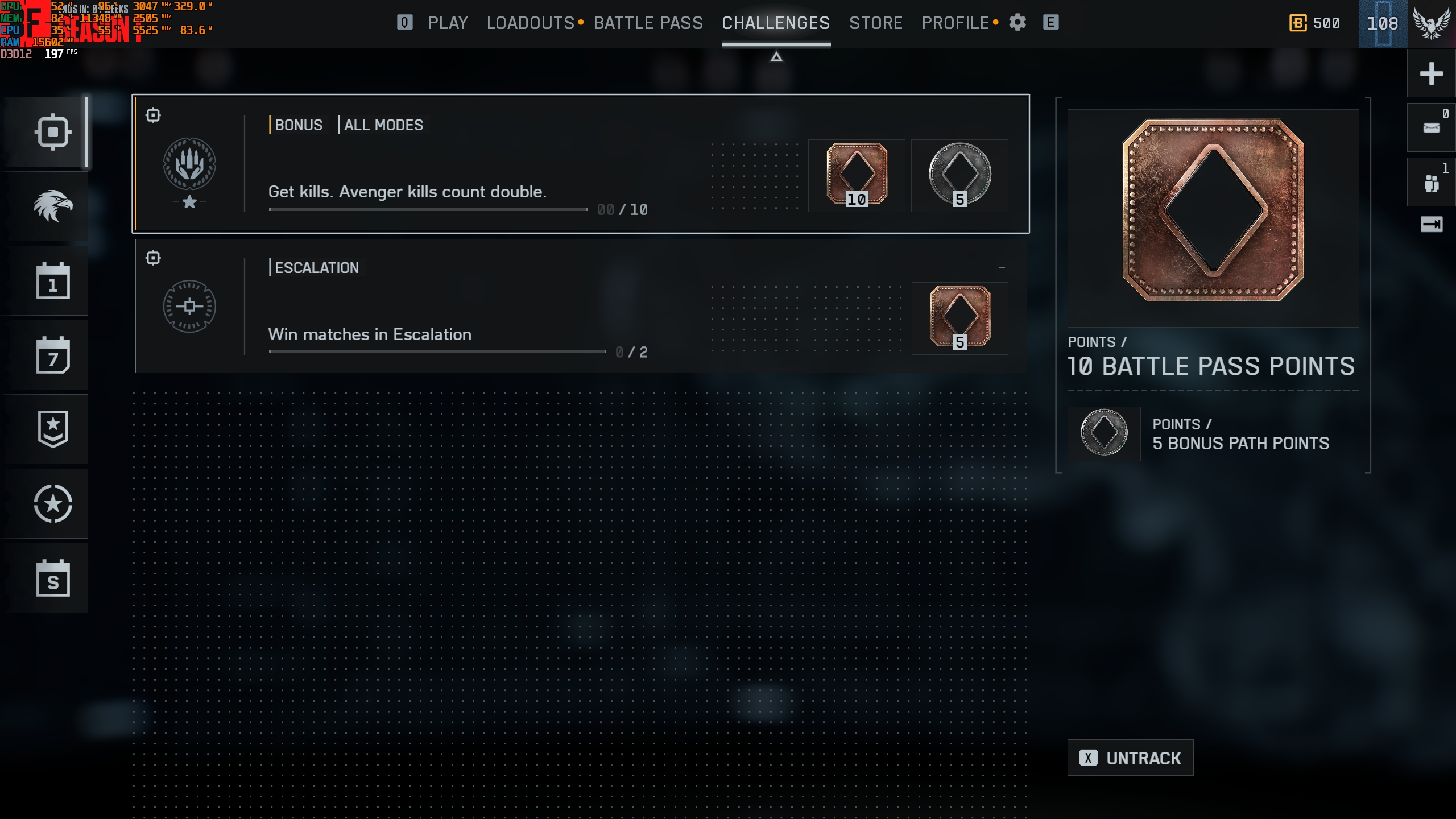View the PROFILE tab
1456x819 pixels.
click(955, 23)
